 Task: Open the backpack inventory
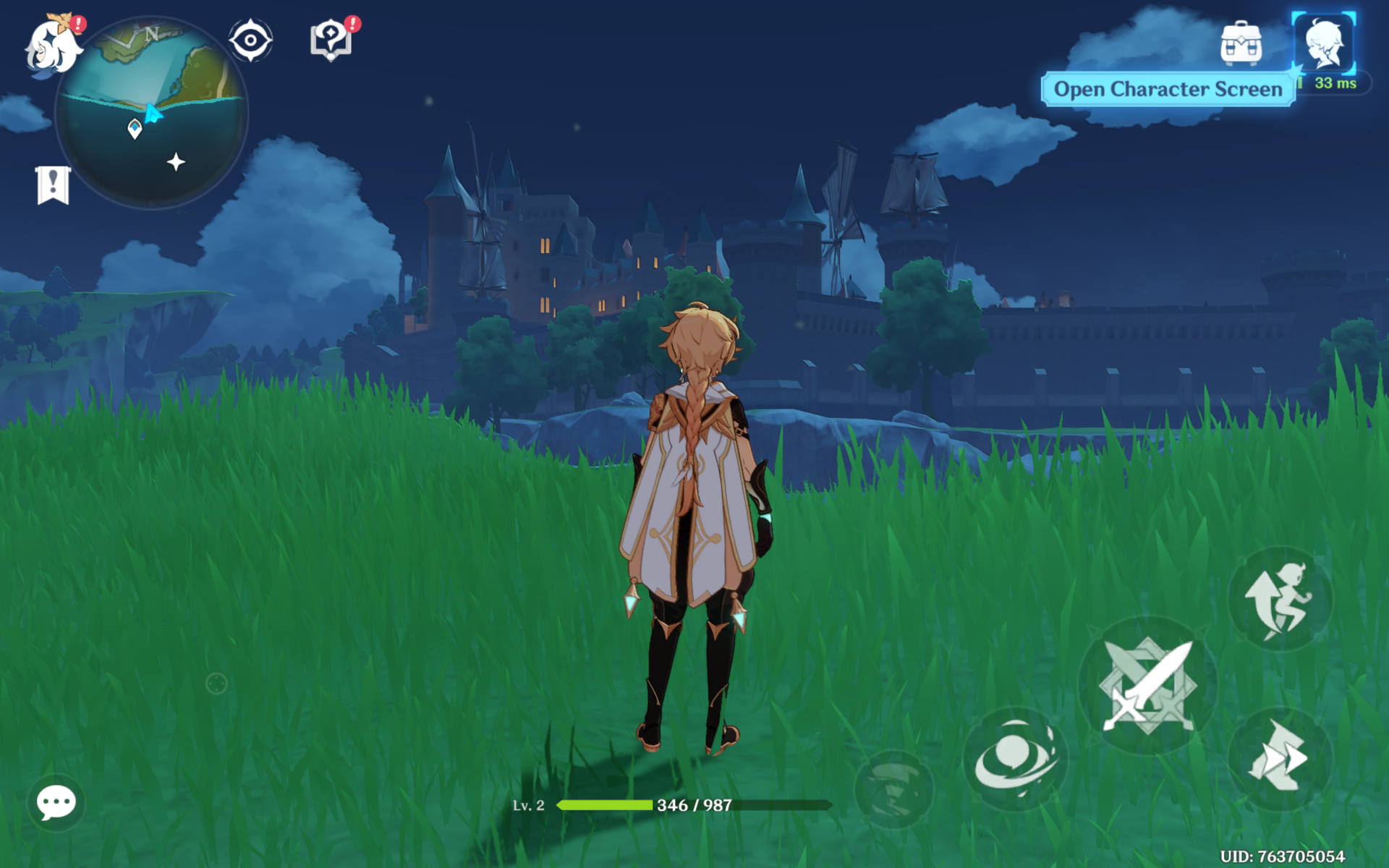pos(1241,43)
